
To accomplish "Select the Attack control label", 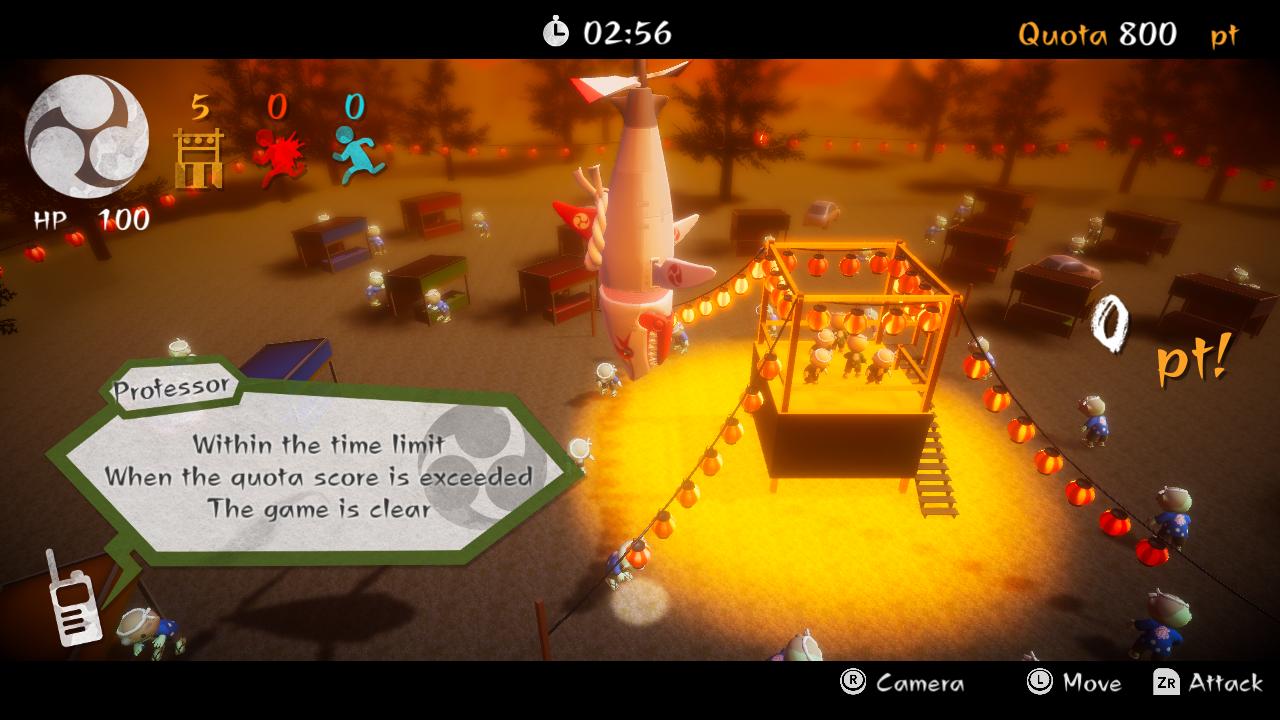I will [1226, 684].
